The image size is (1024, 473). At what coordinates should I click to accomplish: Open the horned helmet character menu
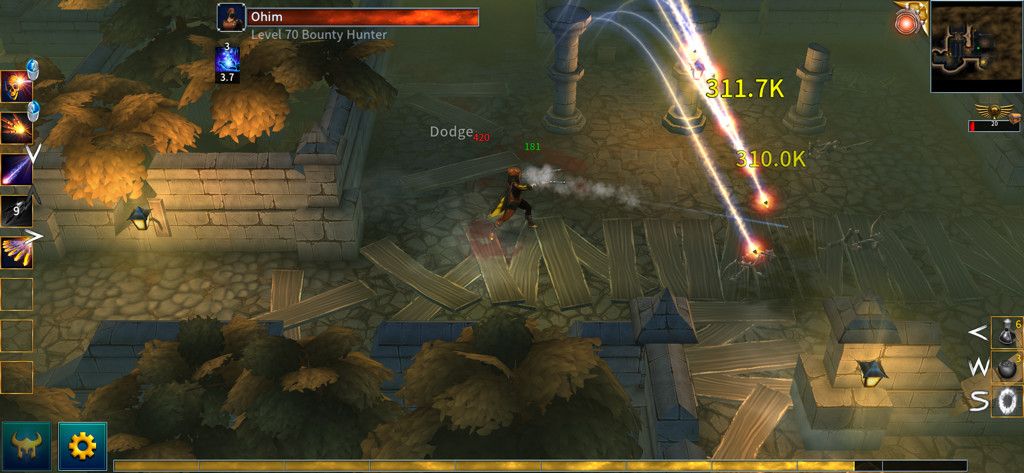point(27,446)
